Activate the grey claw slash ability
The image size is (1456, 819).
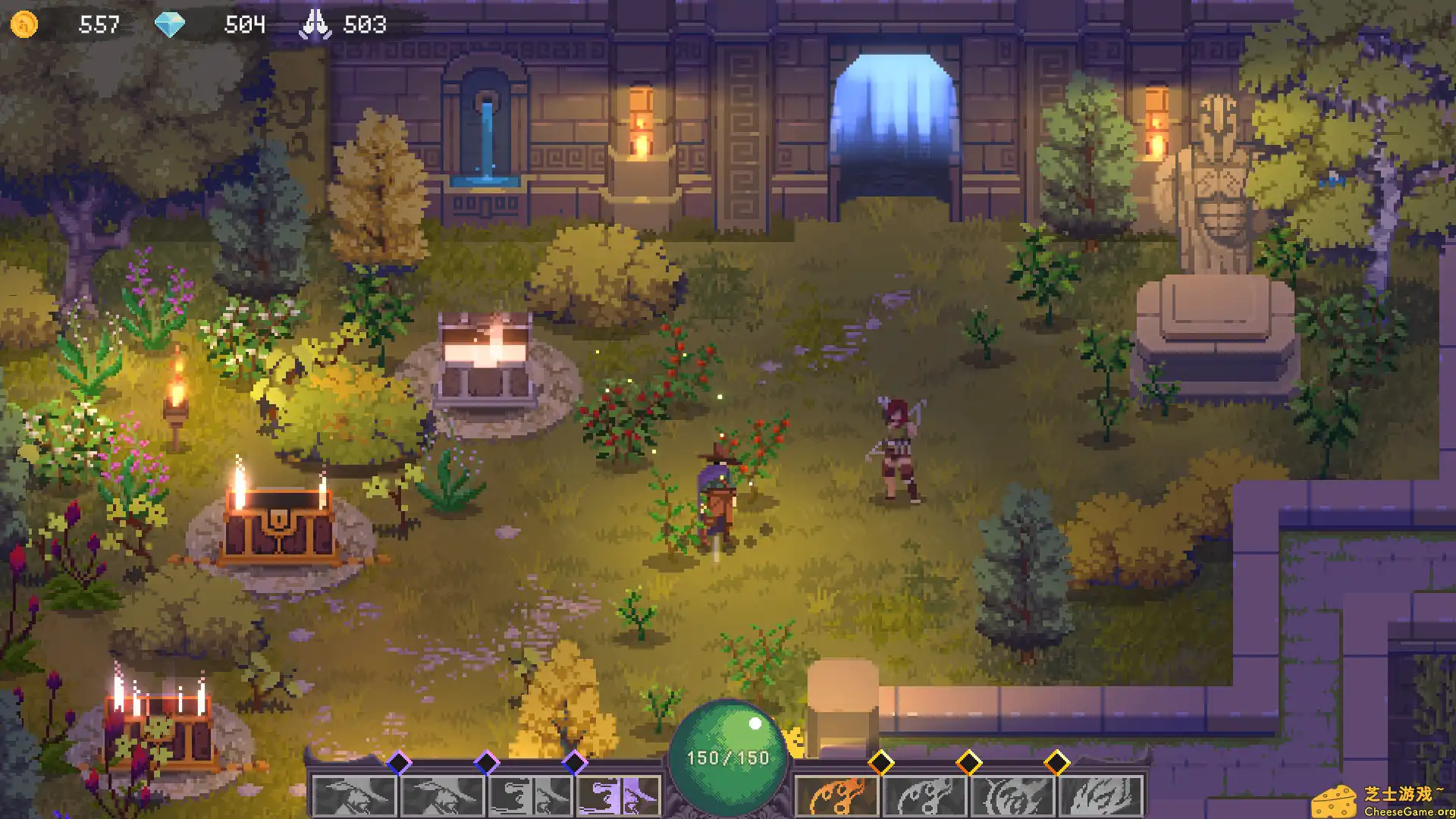(x=1100, y=796)
